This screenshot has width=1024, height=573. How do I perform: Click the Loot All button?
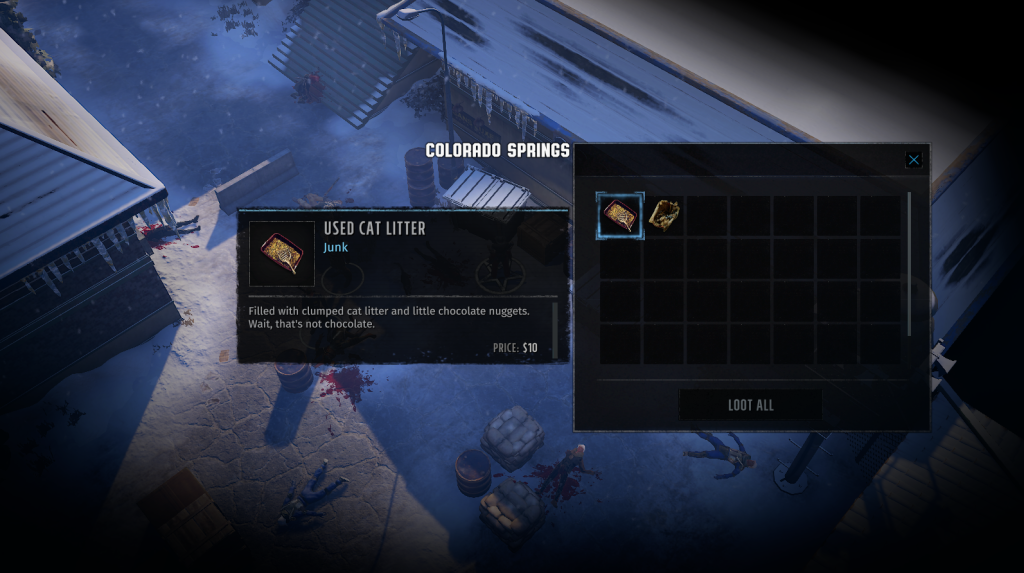point(750,405)
